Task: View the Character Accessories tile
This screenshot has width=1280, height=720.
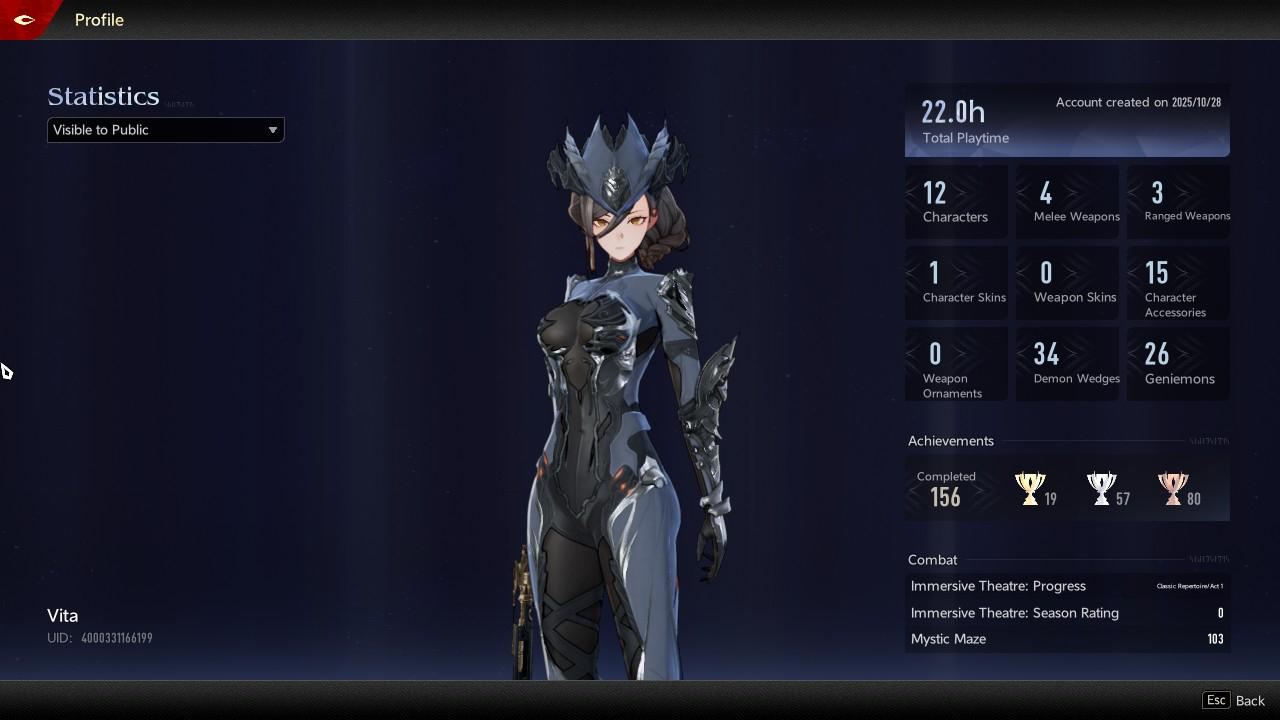Action: point(1178,283)
